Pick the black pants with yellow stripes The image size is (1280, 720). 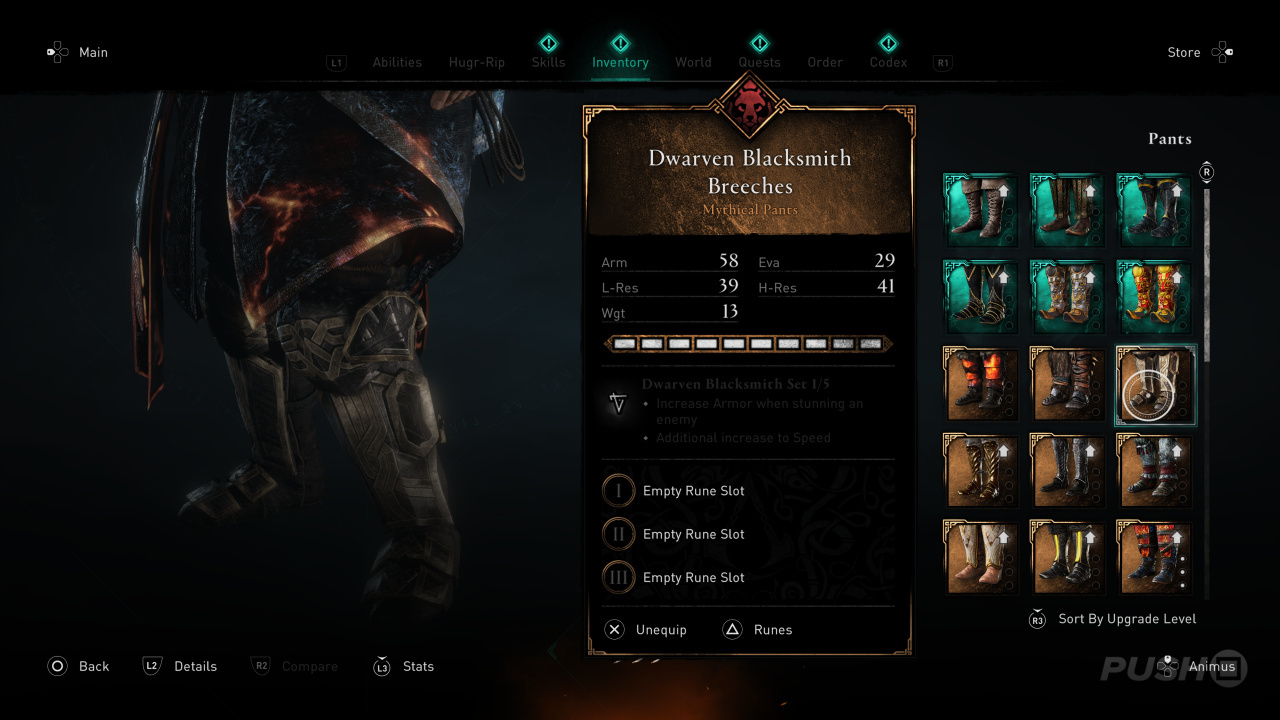1068,558
